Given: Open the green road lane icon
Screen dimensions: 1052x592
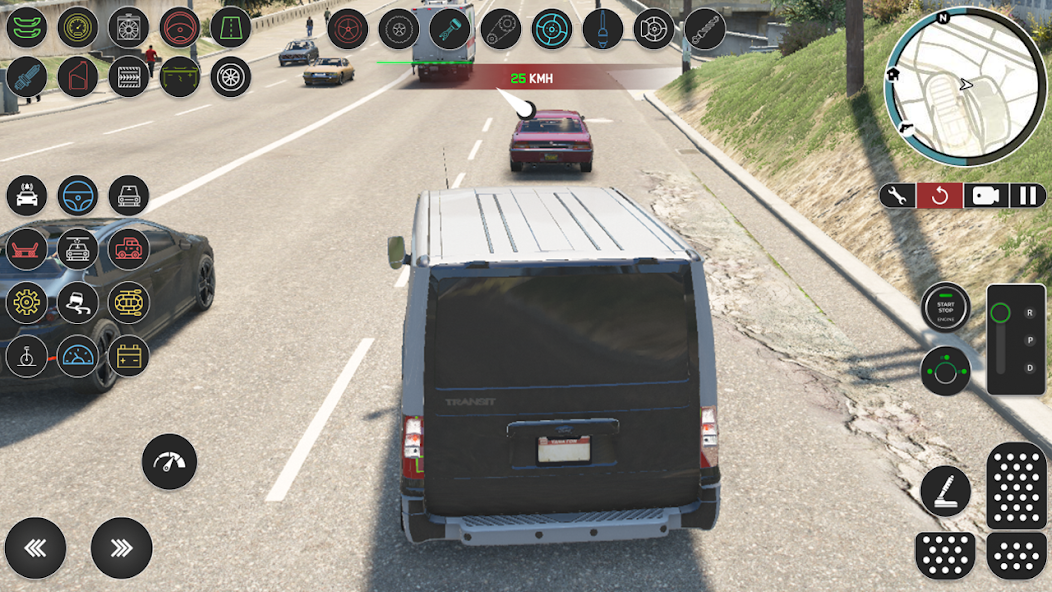Looking at the screenshot, I should click(231, 27).
